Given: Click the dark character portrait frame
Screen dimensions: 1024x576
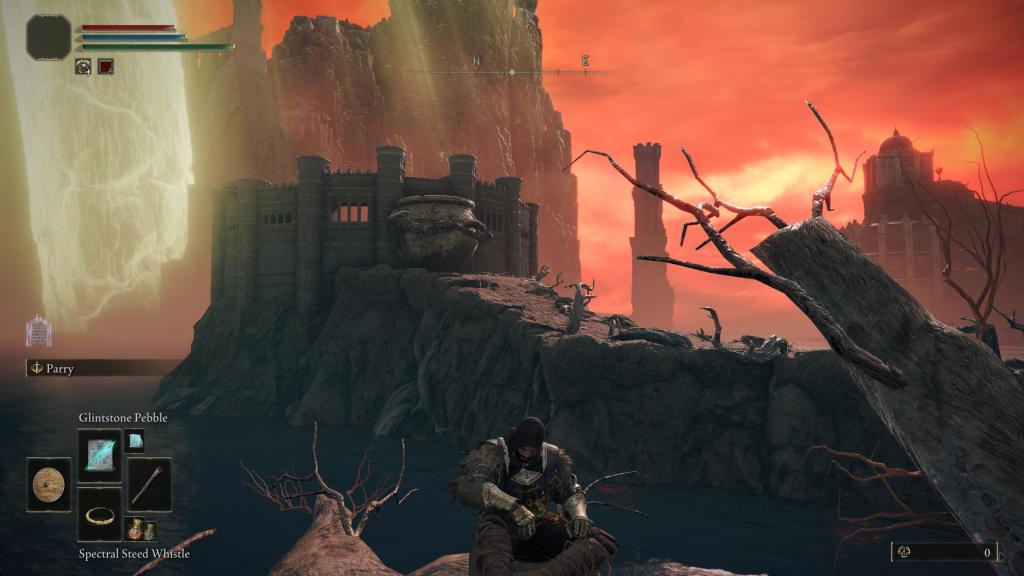Looking at the screenshot, I should pos(49,36).
